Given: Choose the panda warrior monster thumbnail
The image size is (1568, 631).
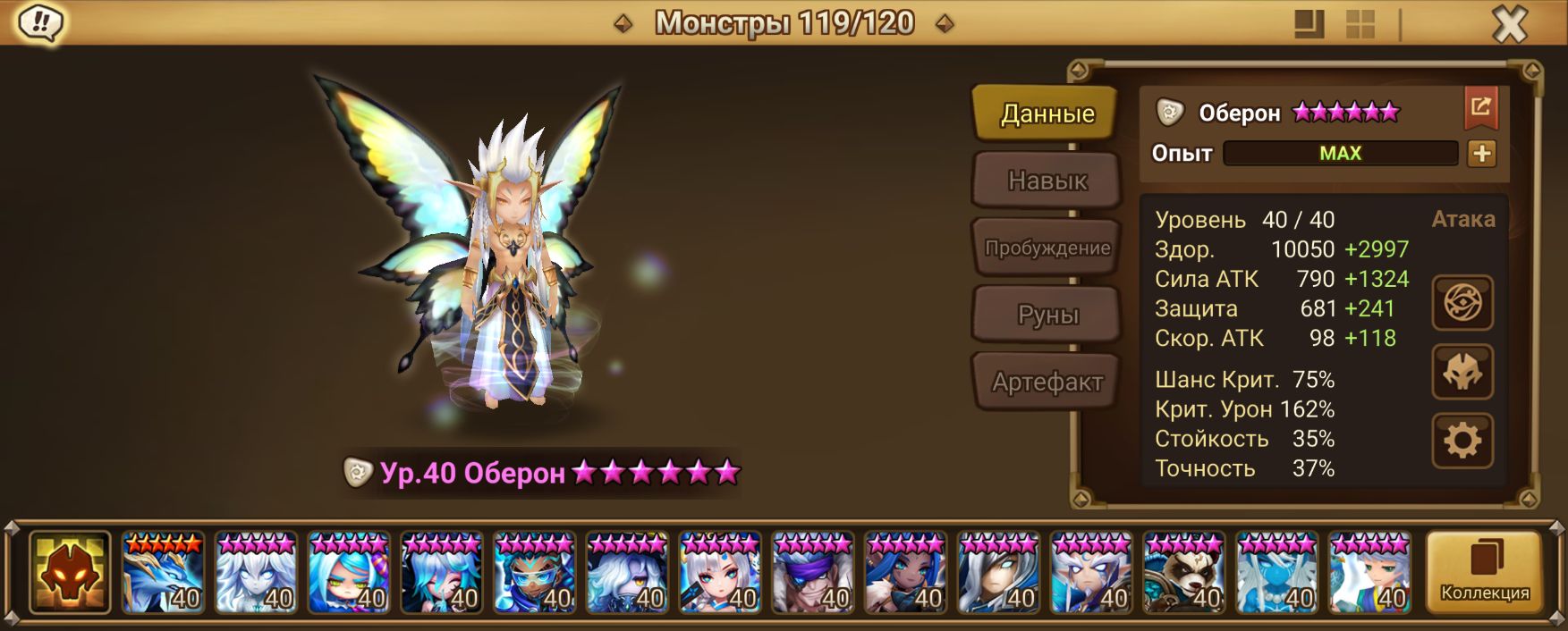Looking at the screenshot, I should [1184, 573].
